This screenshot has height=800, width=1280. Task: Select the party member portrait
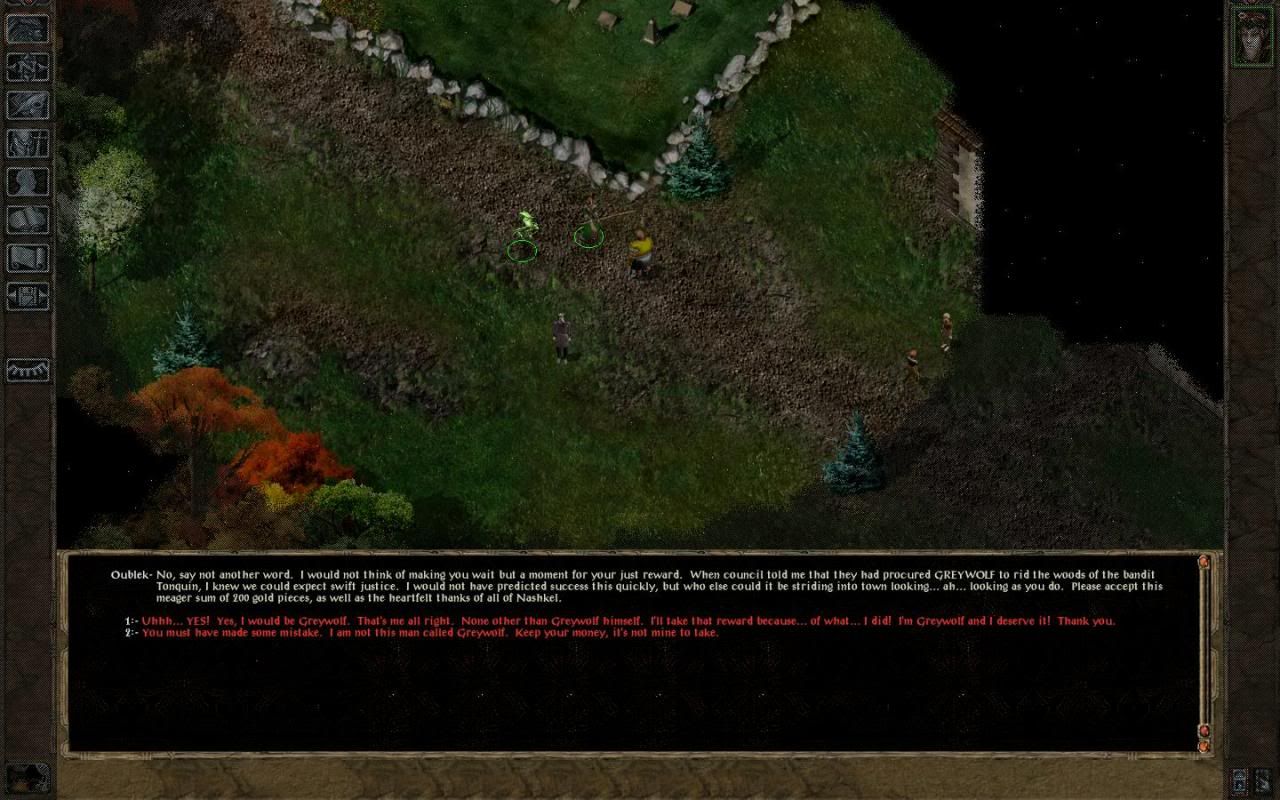[x=1251, y=36]
